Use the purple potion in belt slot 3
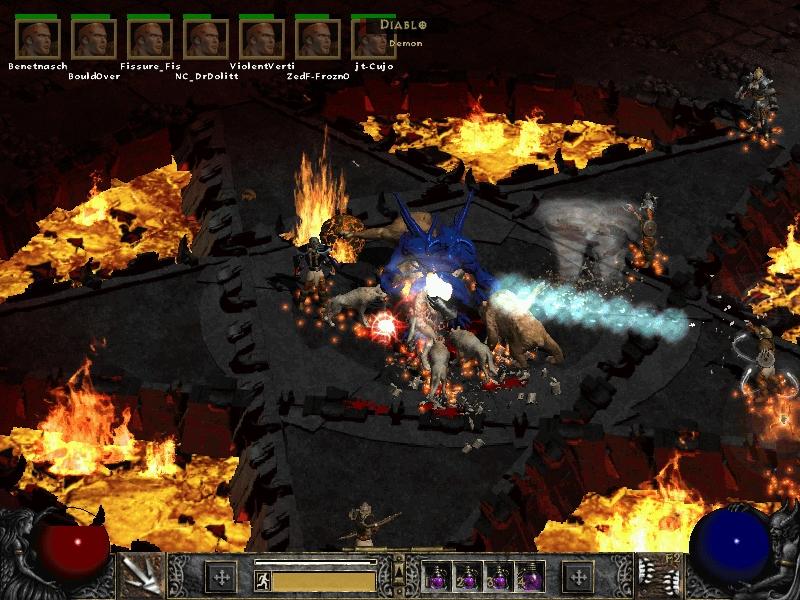 pyautogui.click(x=499, y=577)
